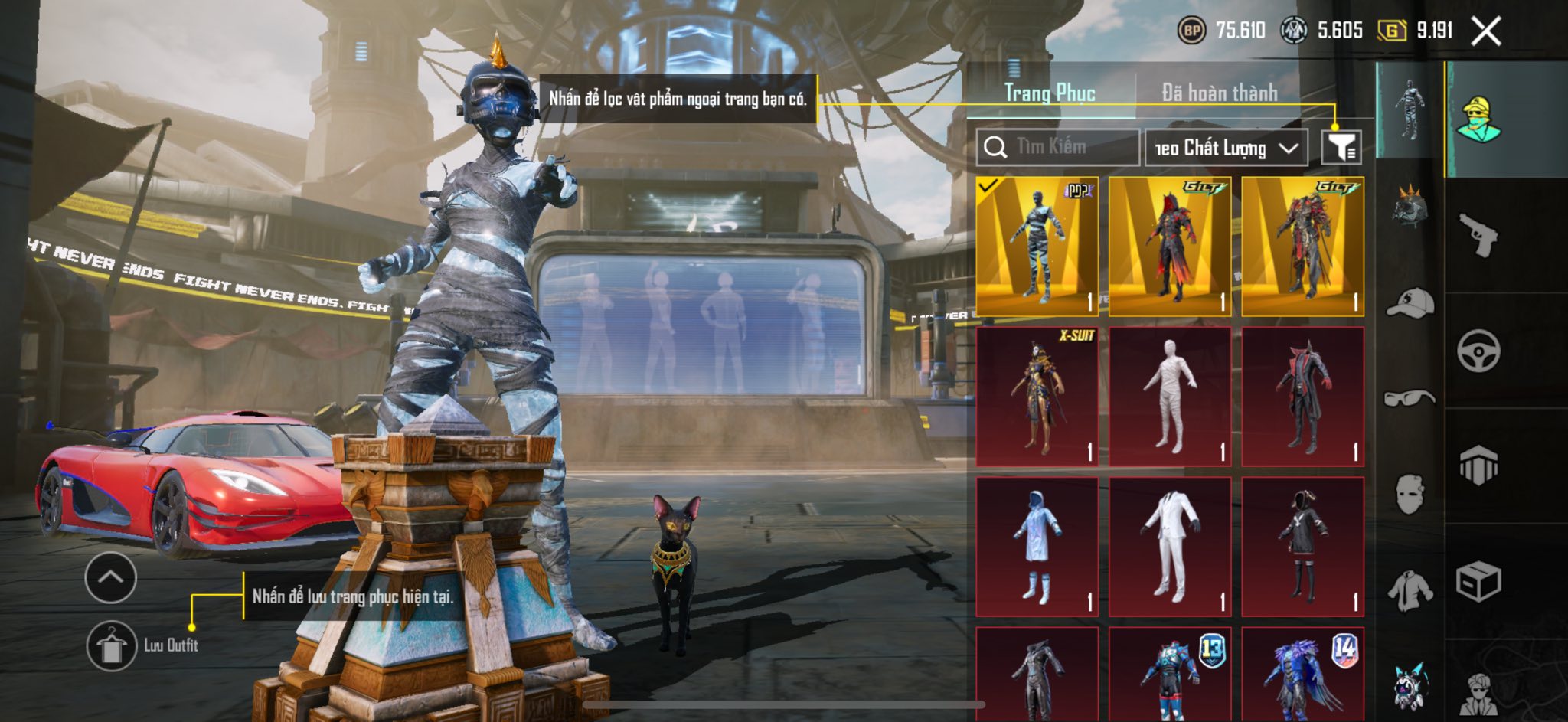The image size is (1568, 722).
Task: Select the outfit with badge 13
Action: pyautogui.click(x=1170, y=674)
